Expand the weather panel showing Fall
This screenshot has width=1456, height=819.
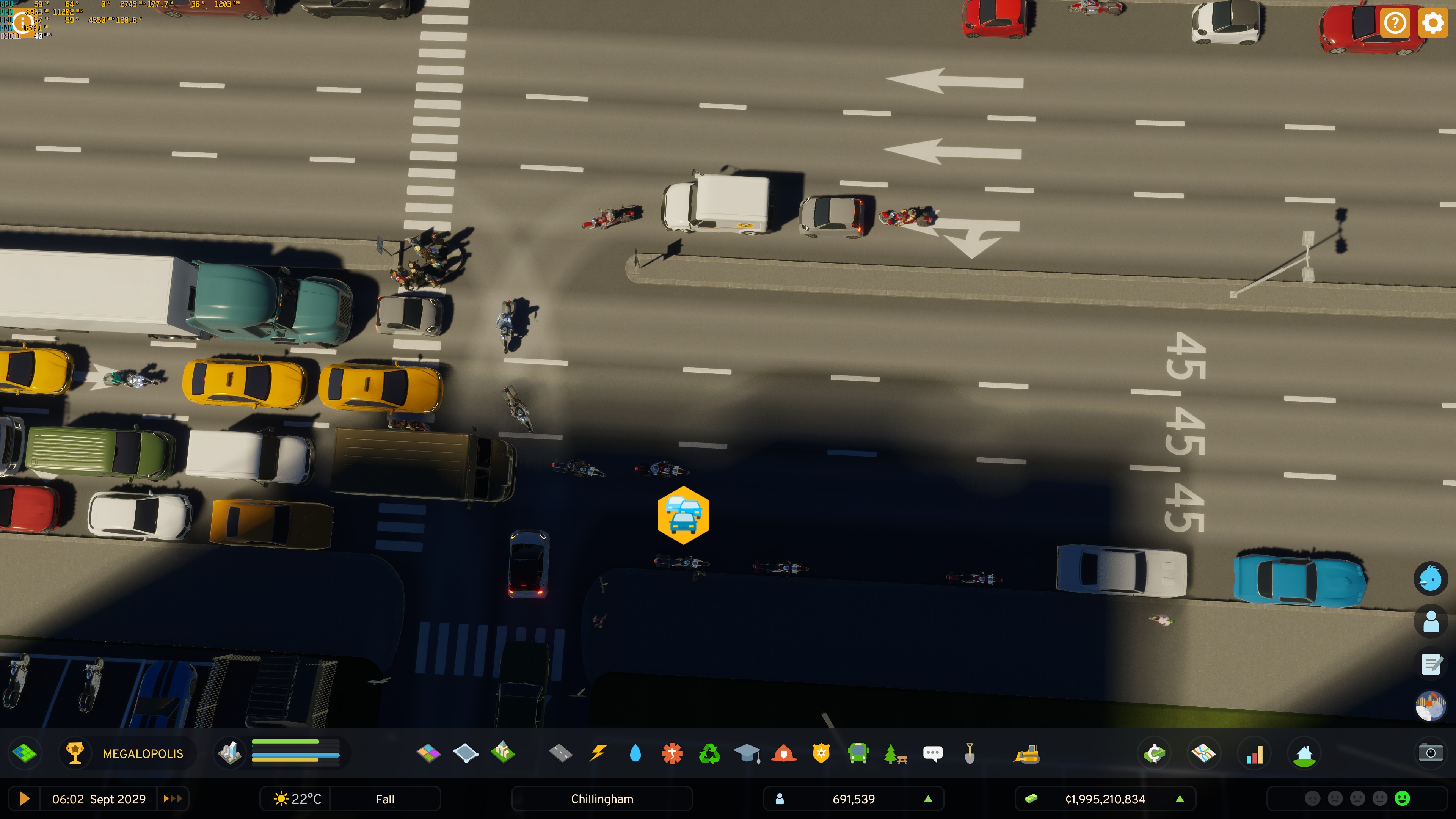(x=385, y=799)
